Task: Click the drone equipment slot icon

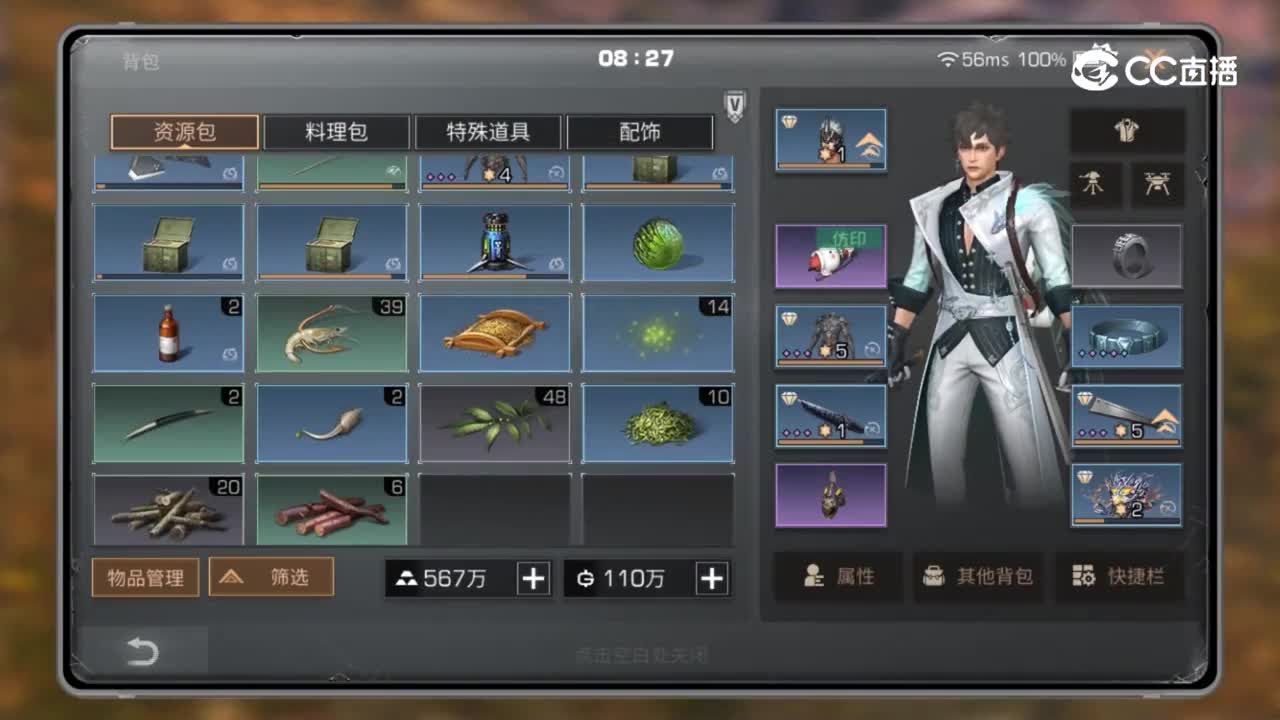Action: 1160,182
